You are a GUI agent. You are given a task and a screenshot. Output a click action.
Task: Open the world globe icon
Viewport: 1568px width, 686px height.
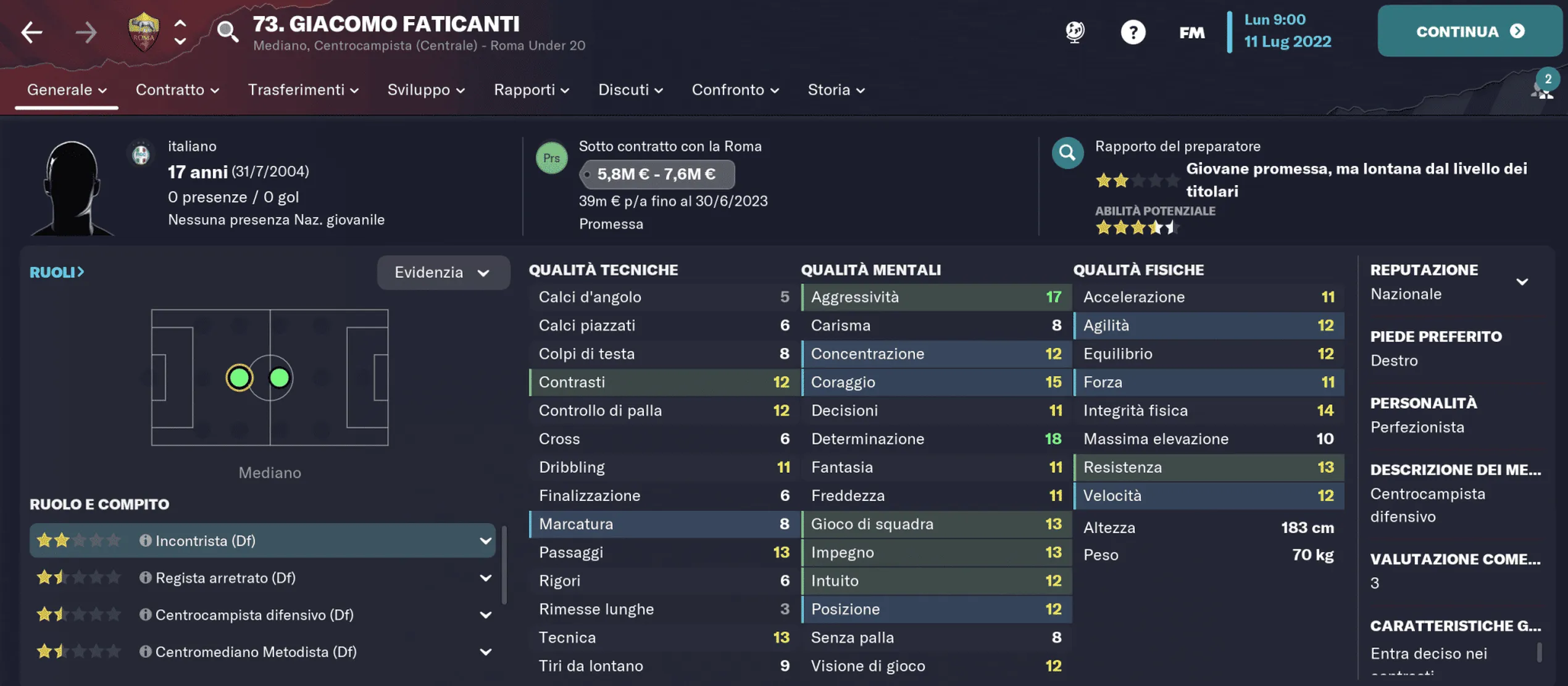(x=1074, y=31)
